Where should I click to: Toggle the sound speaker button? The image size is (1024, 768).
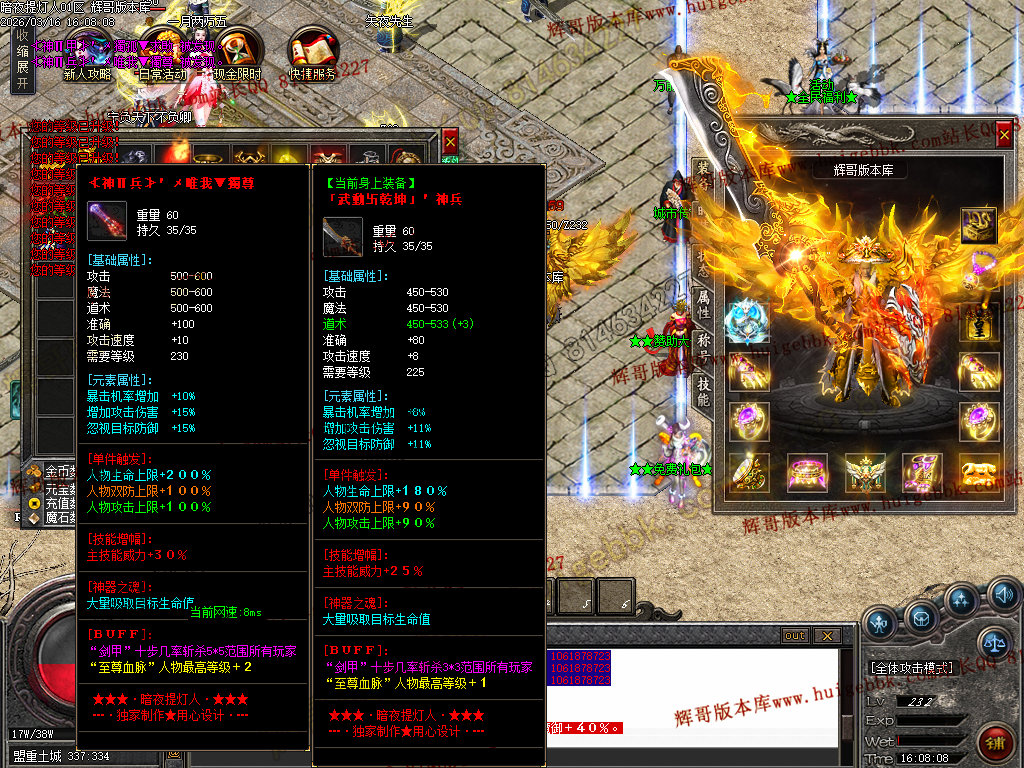1005,598
